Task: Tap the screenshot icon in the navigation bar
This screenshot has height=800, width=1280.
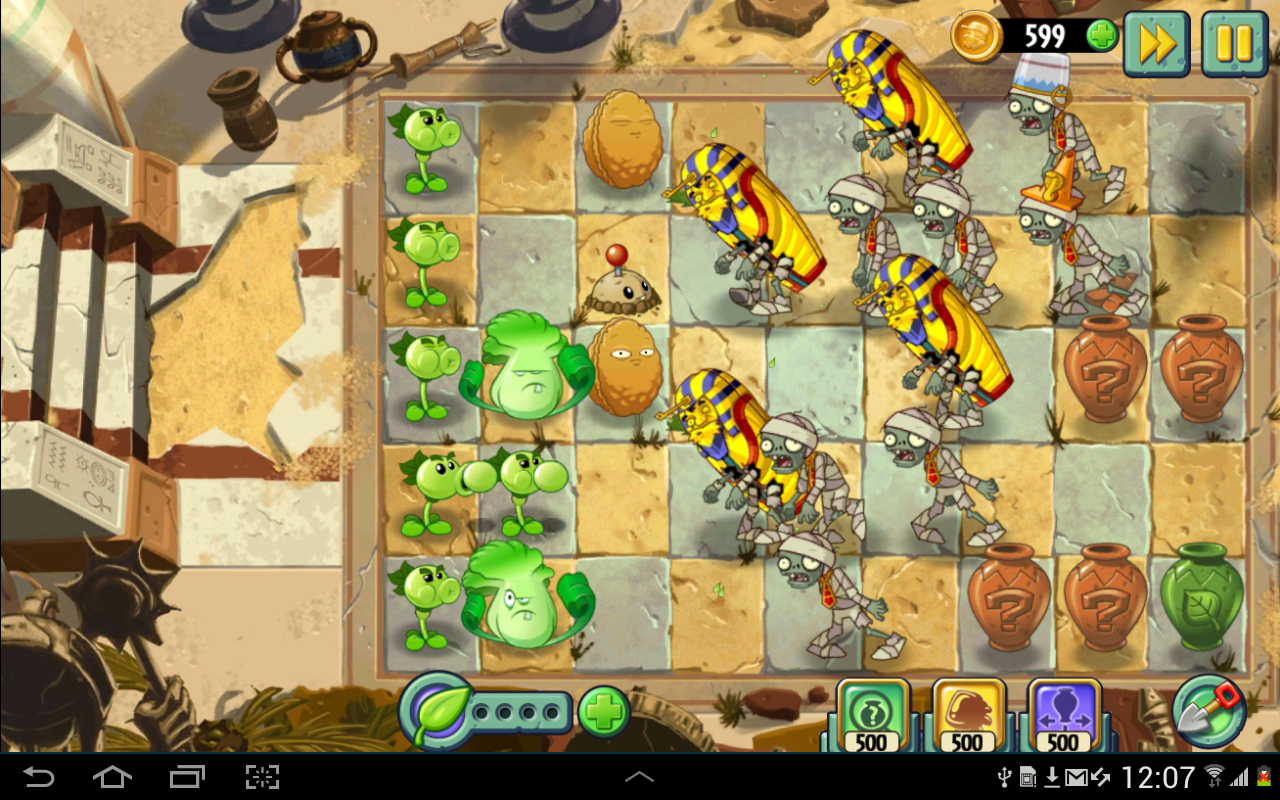Action: tap(264, 777)
